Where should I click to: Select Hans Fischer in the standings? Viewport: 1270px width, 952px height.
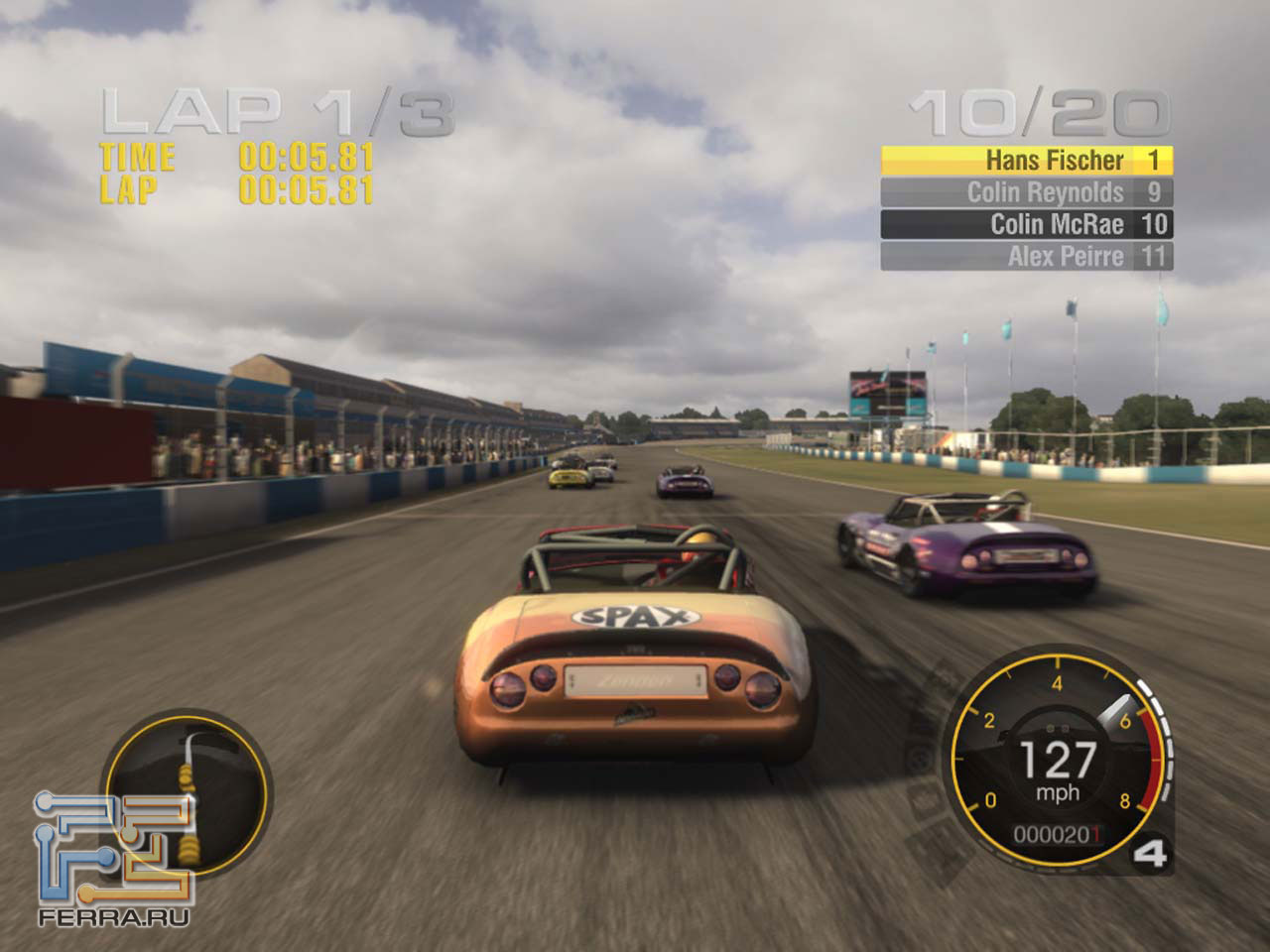click(x=1027, y=161)
